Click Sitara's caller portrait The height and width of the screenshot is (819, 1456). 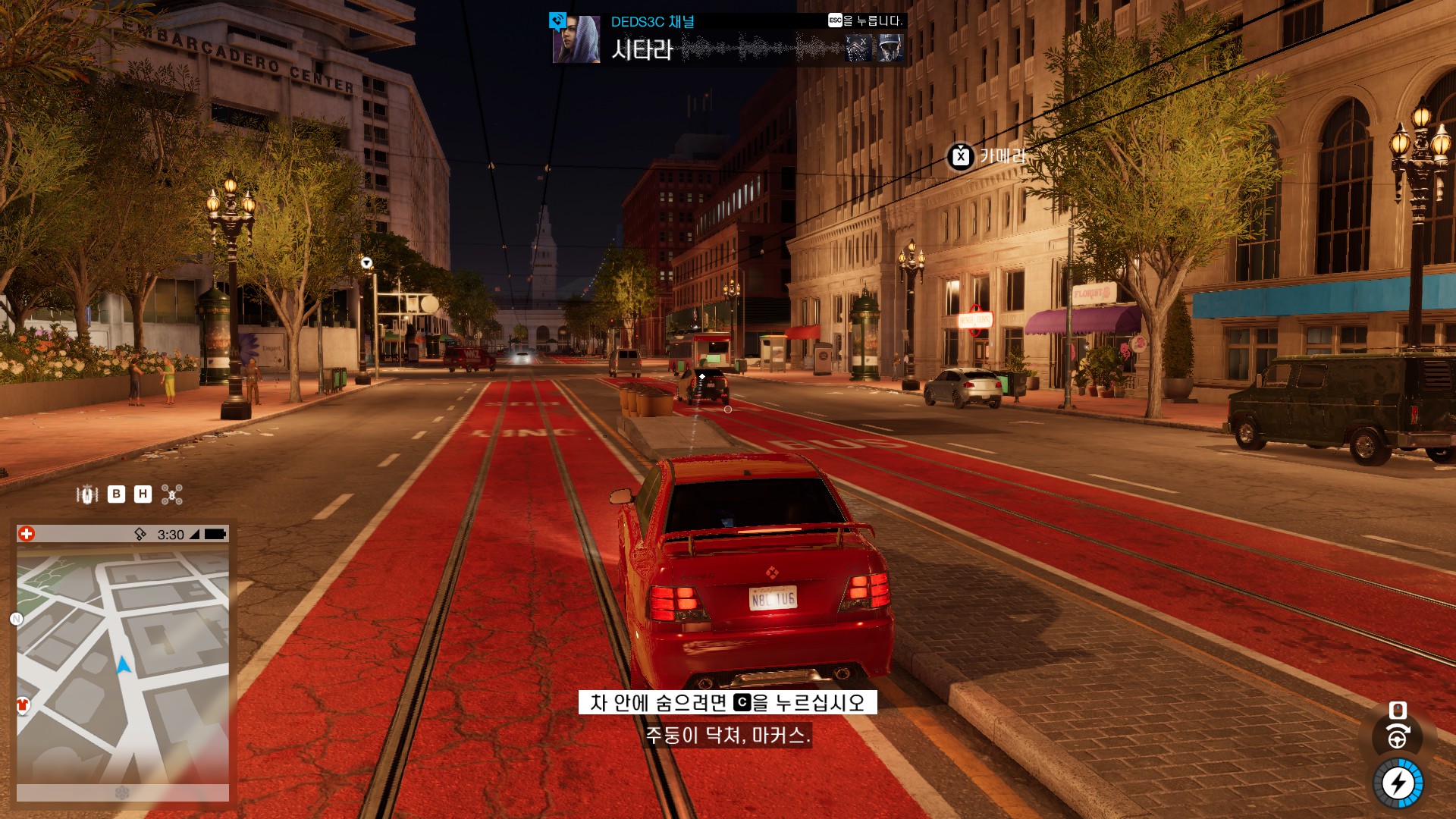[x=576, y=39]
